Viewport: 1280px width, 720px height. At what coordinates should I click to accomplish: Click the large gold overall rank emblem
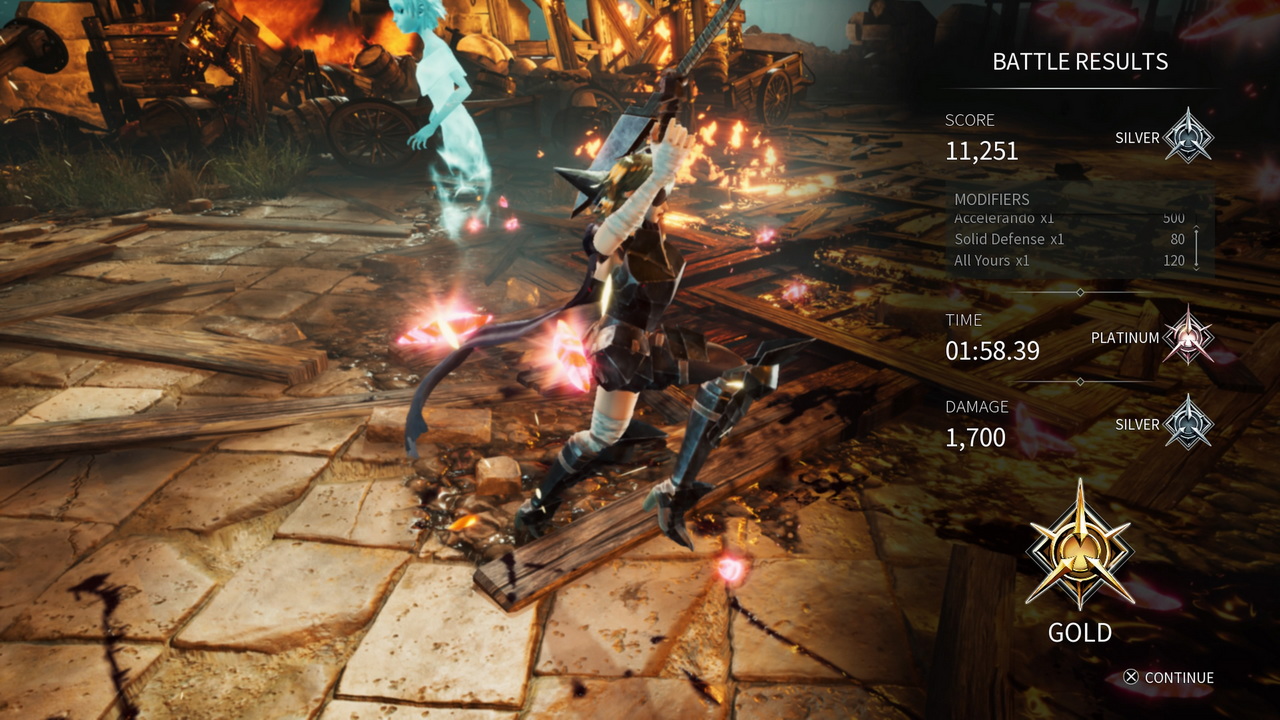pyautogui.click(x=1080, y=546)
